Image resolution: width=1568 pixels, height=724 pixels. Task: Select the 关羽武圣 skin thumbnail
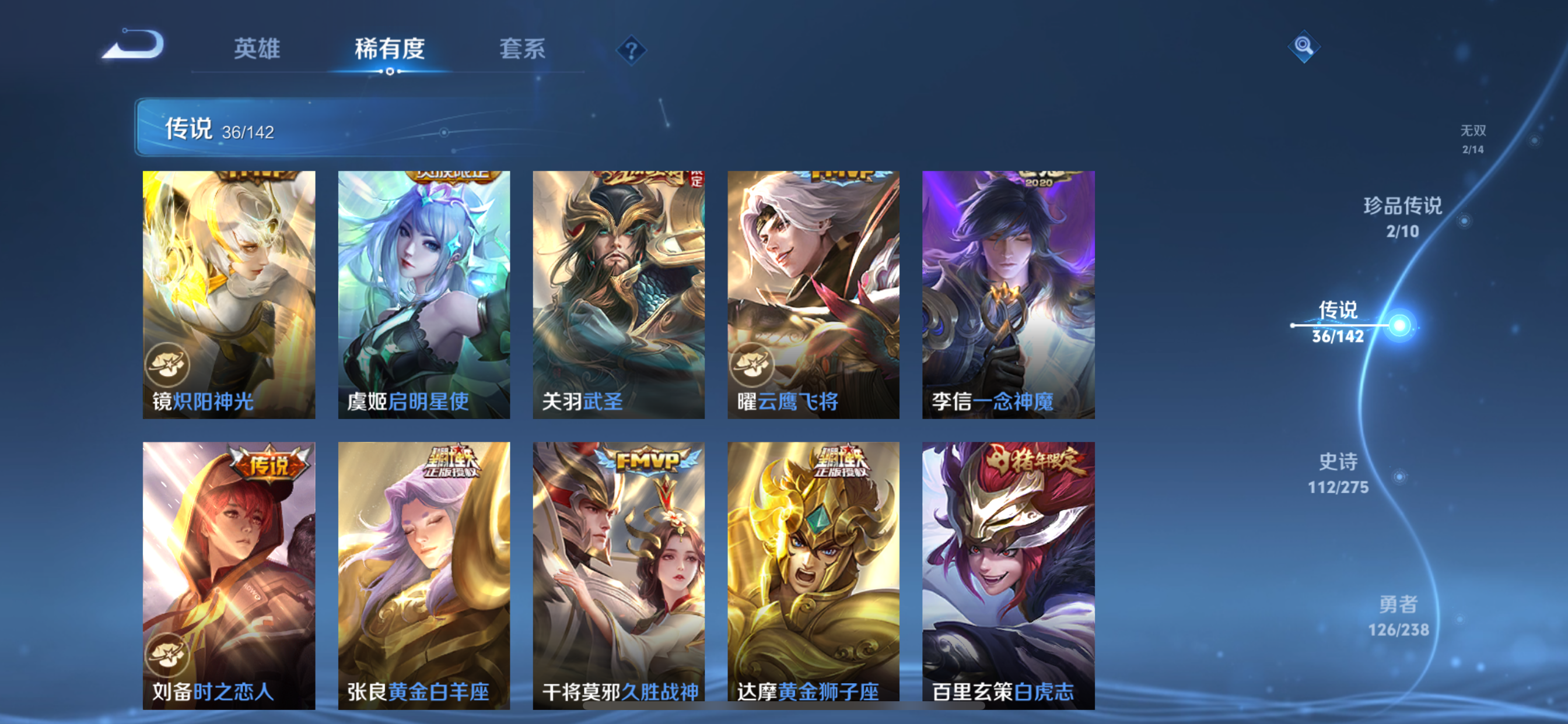point(618,294)
